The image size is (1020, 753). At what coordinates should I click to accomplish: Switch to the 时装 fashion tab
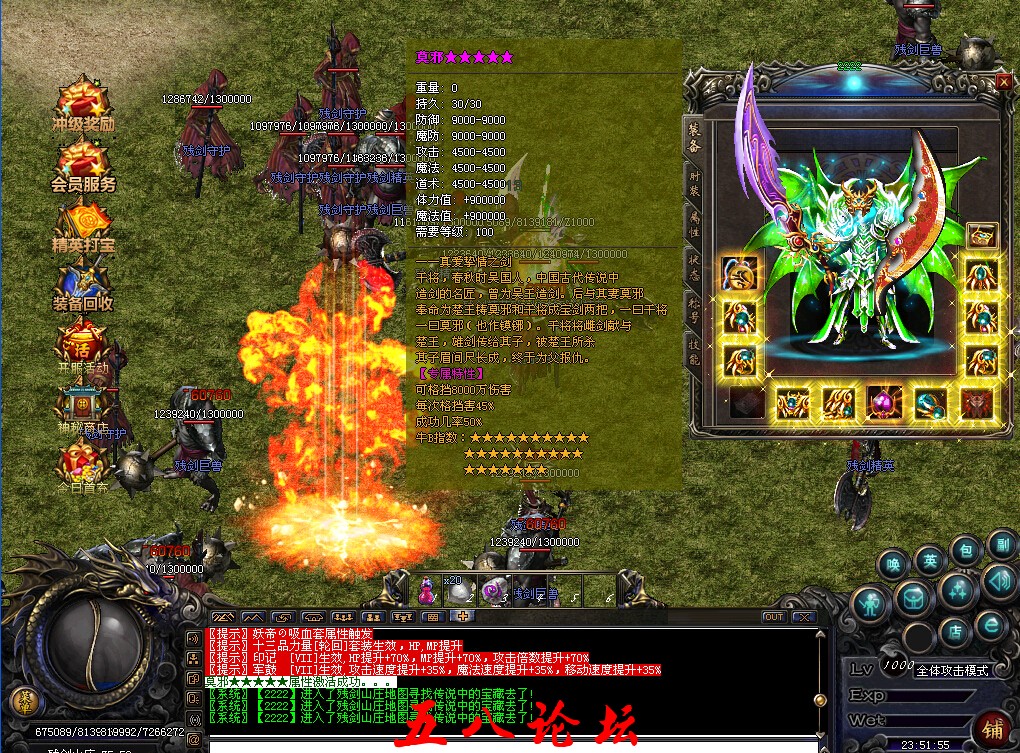(694, 183)
